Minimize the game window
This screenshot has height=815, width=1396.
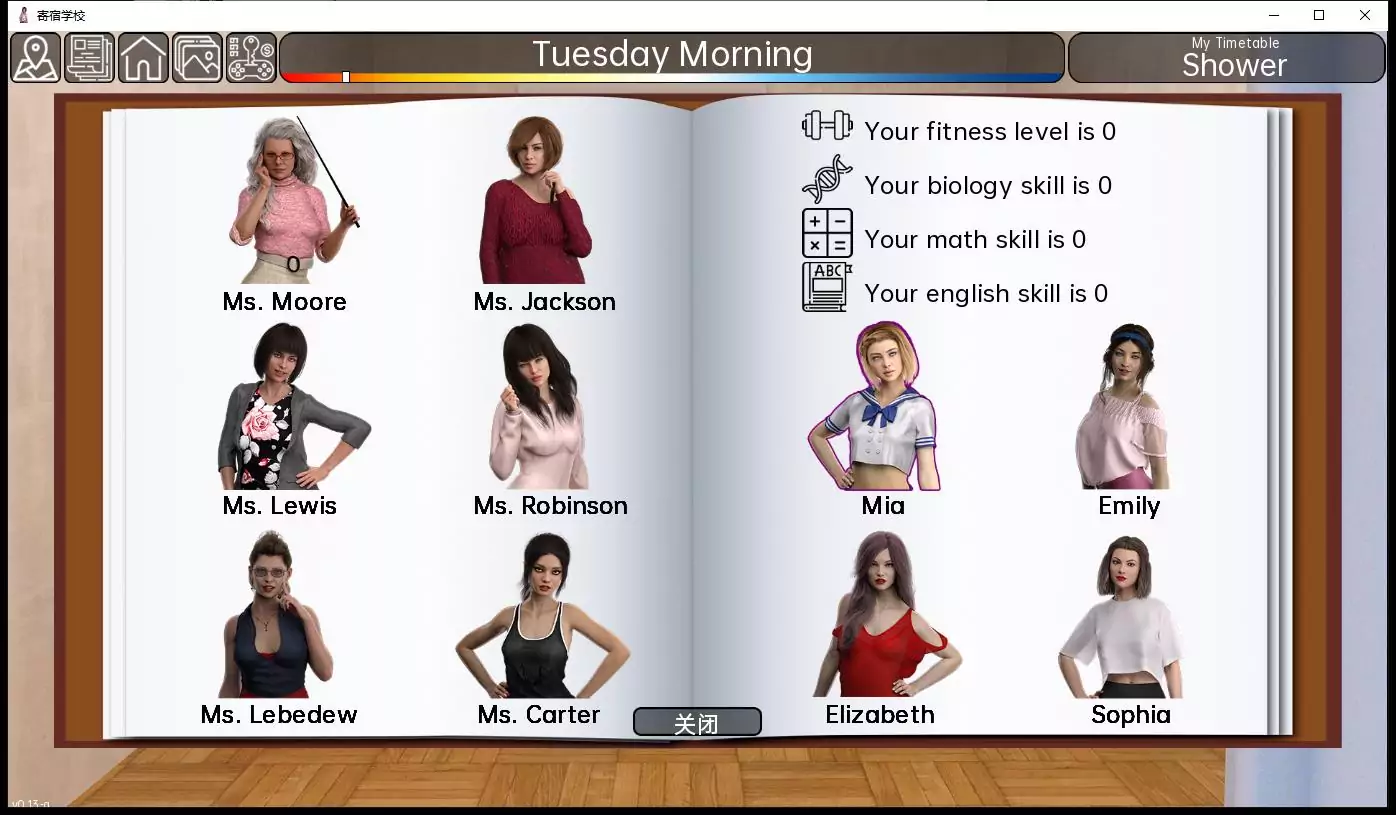(x=1274, y=15)
